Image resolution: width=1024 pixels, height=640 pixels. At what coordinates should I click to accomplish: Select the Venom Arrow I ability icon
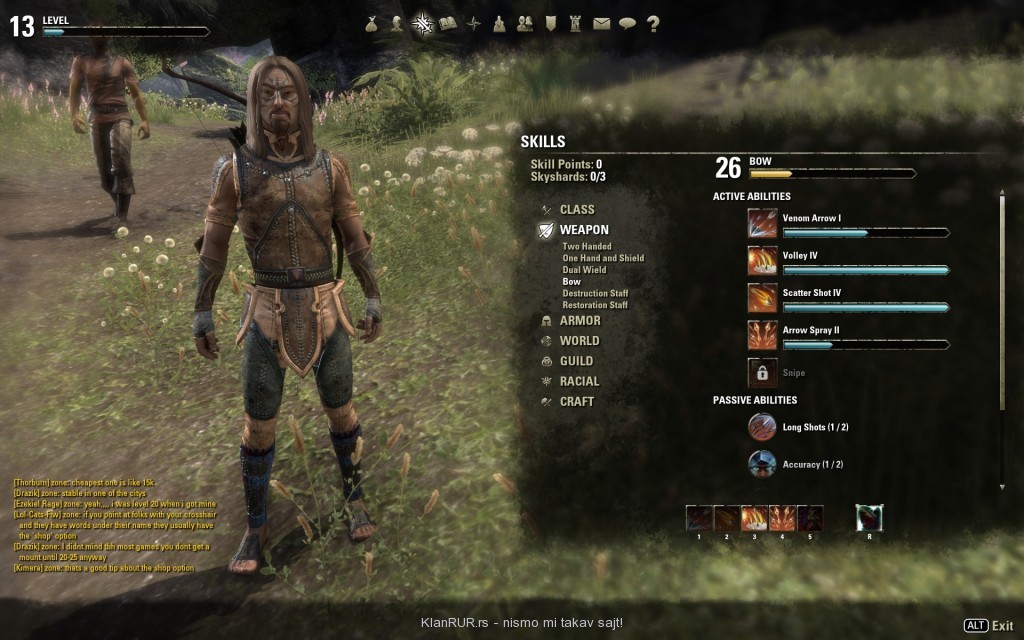coord(762,223)
